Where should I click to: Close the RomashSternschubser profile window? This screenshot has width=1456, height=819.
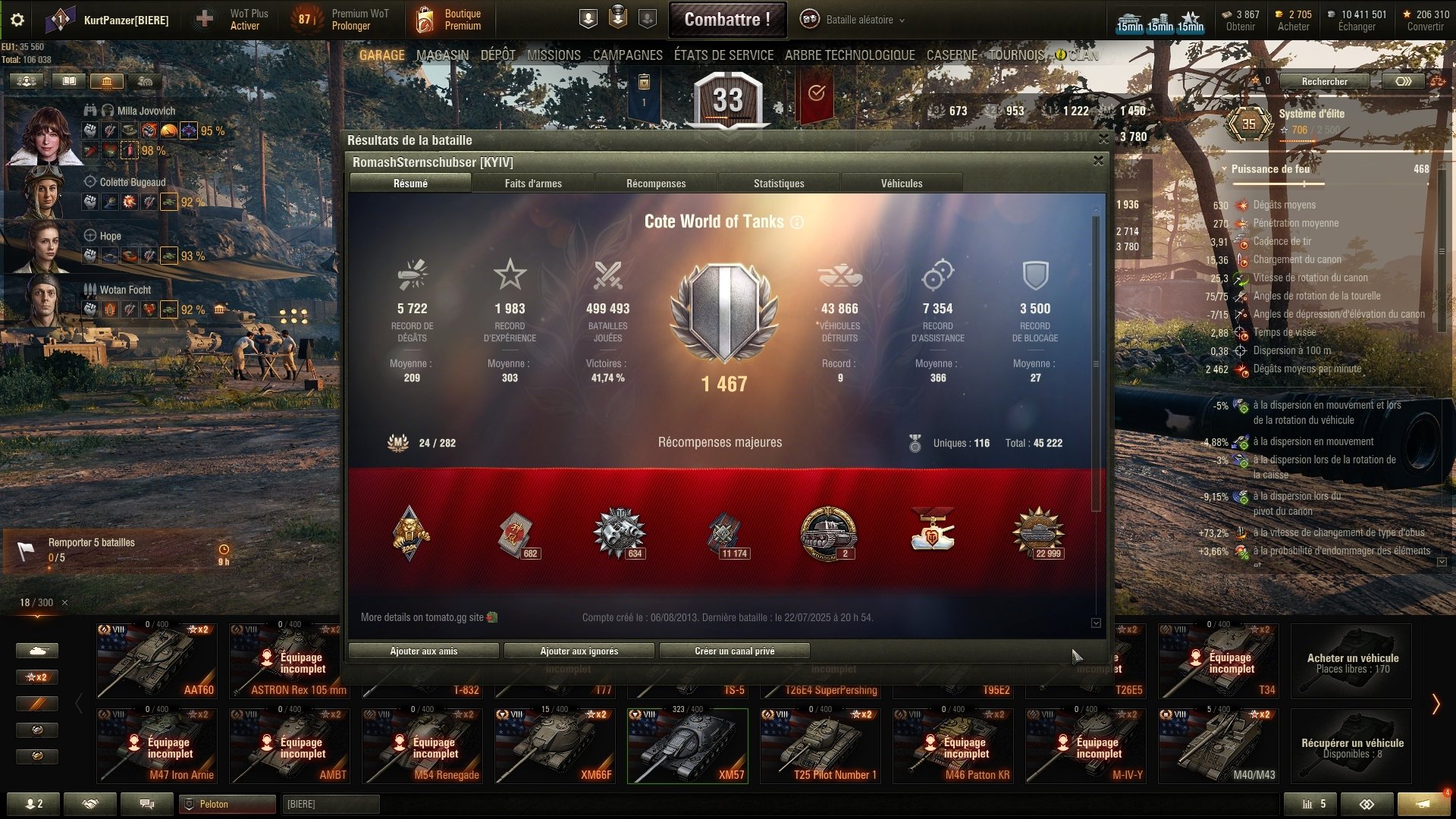click(x=1098, y=161)
